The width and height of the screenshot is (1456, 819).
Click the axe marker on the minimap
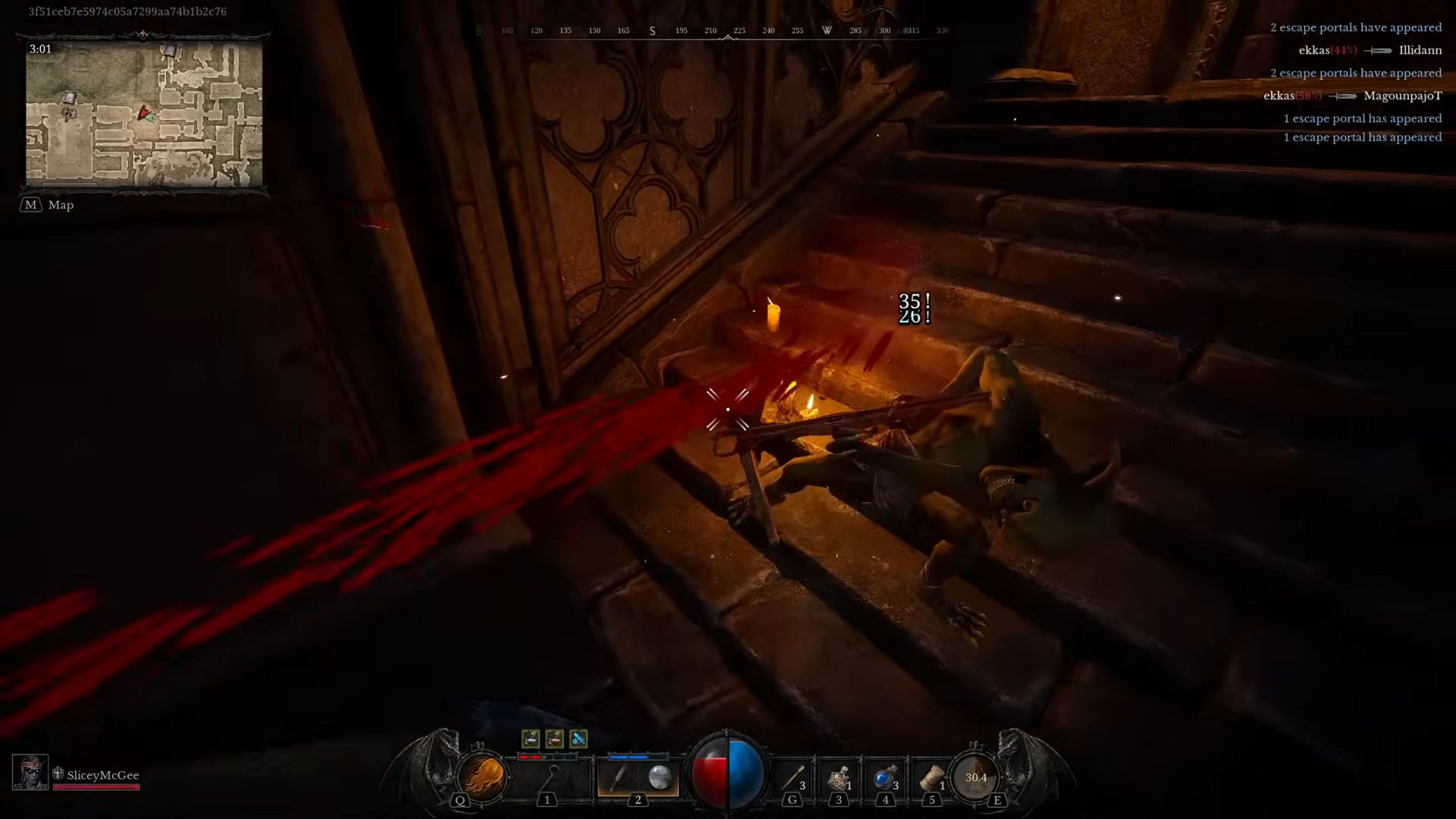(70, 115)
